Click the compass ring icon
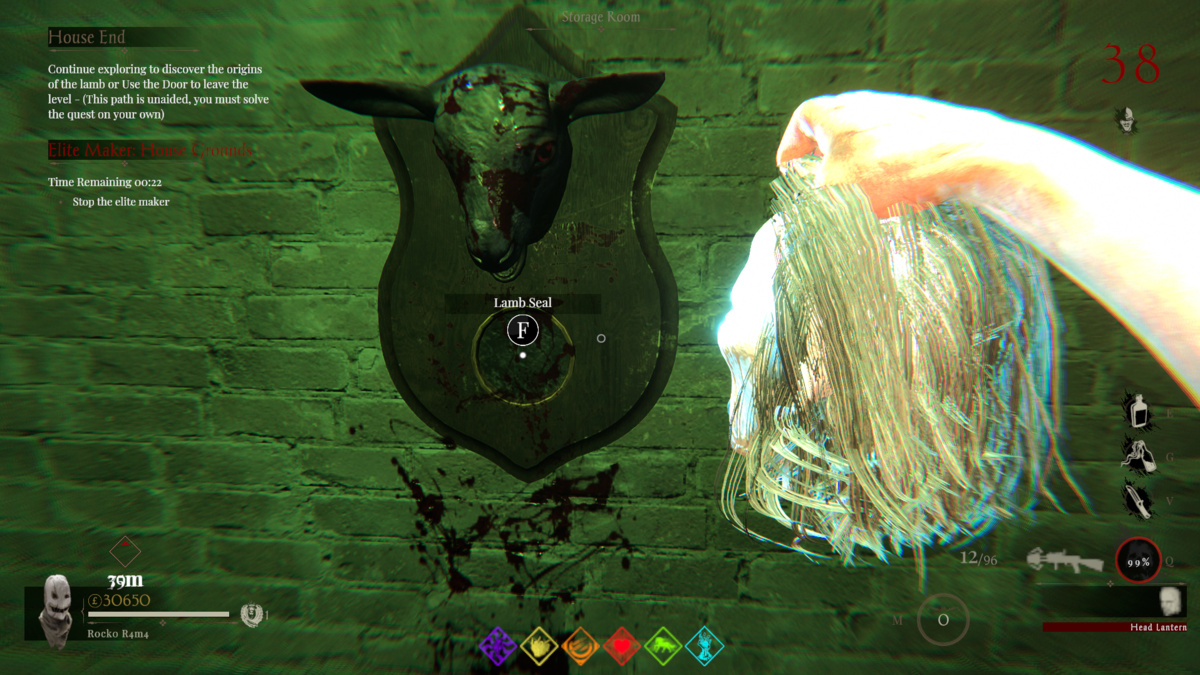The height and width of the screenshot is (675, 1200). tap(943, 620)
